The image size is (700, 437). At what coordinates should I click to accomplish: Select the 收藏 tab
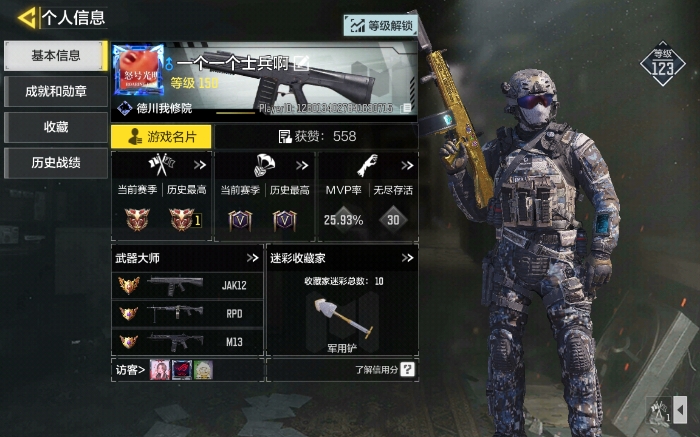coord(55,127)
